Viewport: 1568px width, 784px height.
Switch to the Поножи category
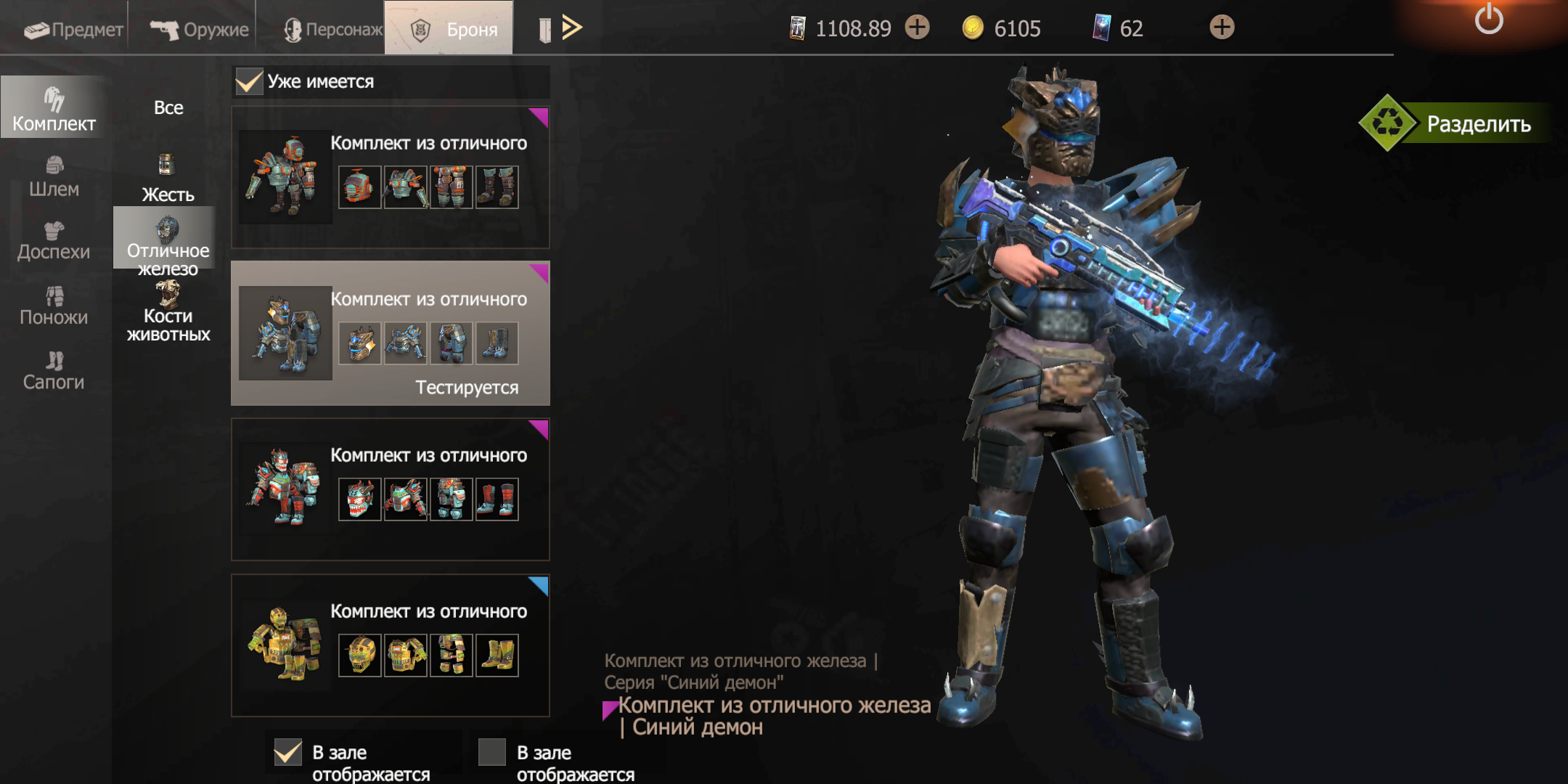54,306
